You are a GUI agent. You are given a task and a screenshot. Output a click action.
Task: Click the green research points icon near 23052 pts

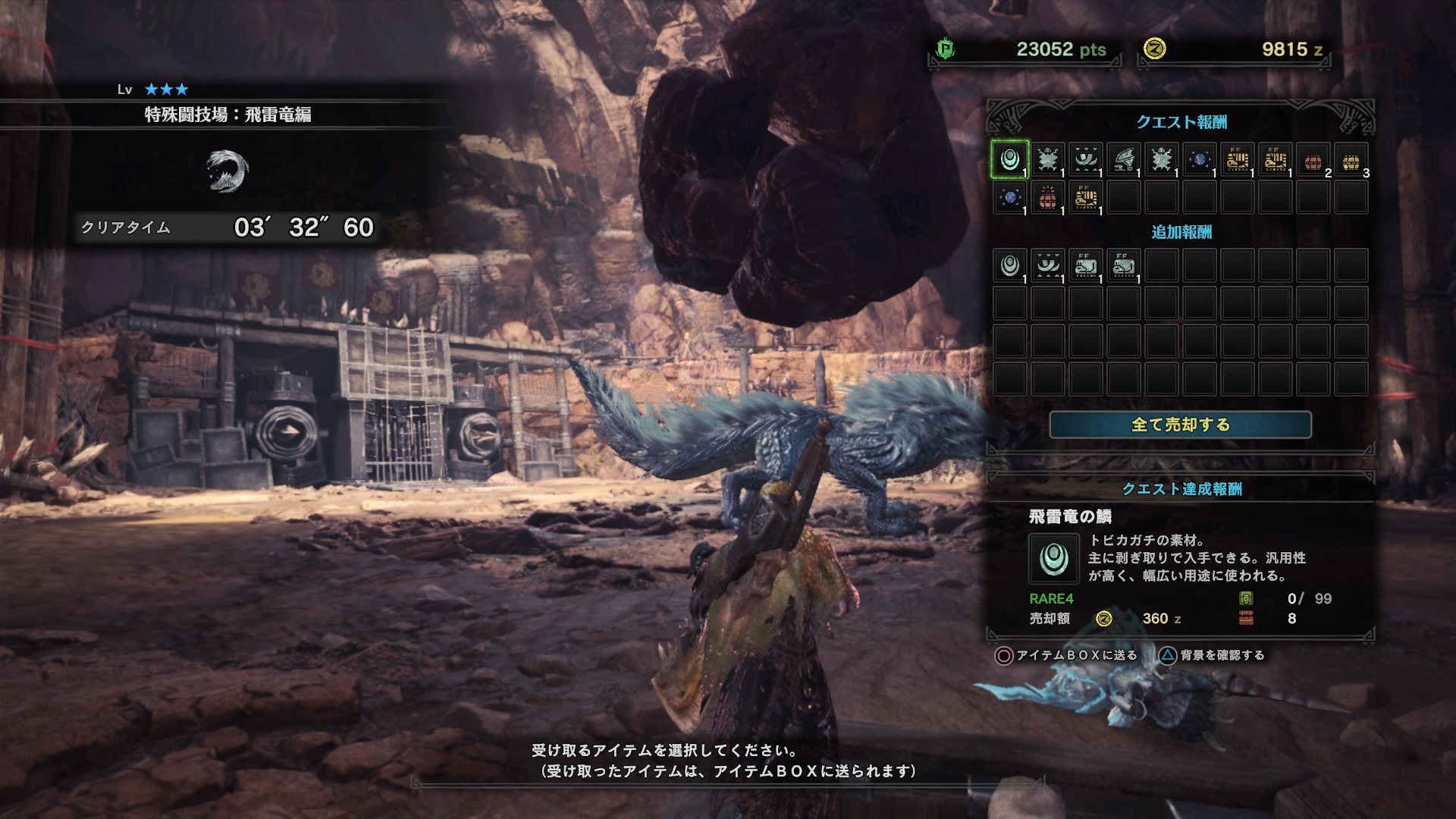(943, 47)
